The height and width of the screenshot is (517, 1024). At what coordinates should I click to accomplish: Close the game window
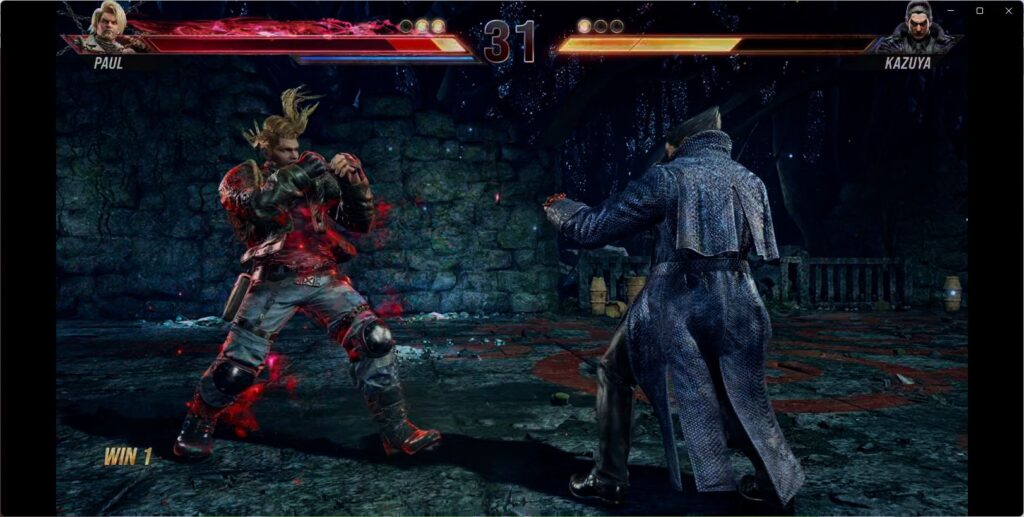click(1008, 10)
